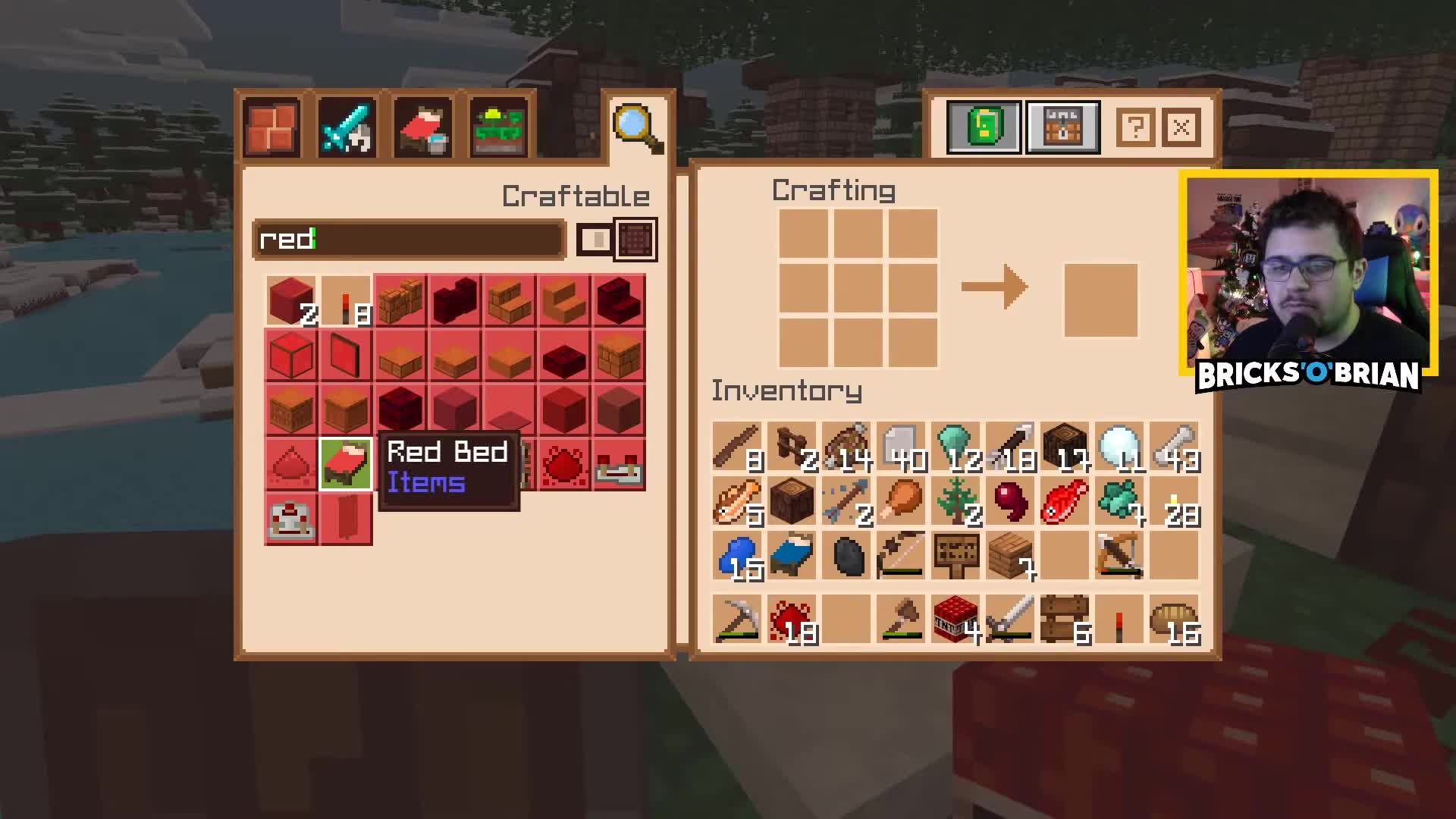Image resolution: width=1456 pixels, height=819 pixels.
Task: Grab the crossbow from the inventory
Action: (x=1117, y=554)
